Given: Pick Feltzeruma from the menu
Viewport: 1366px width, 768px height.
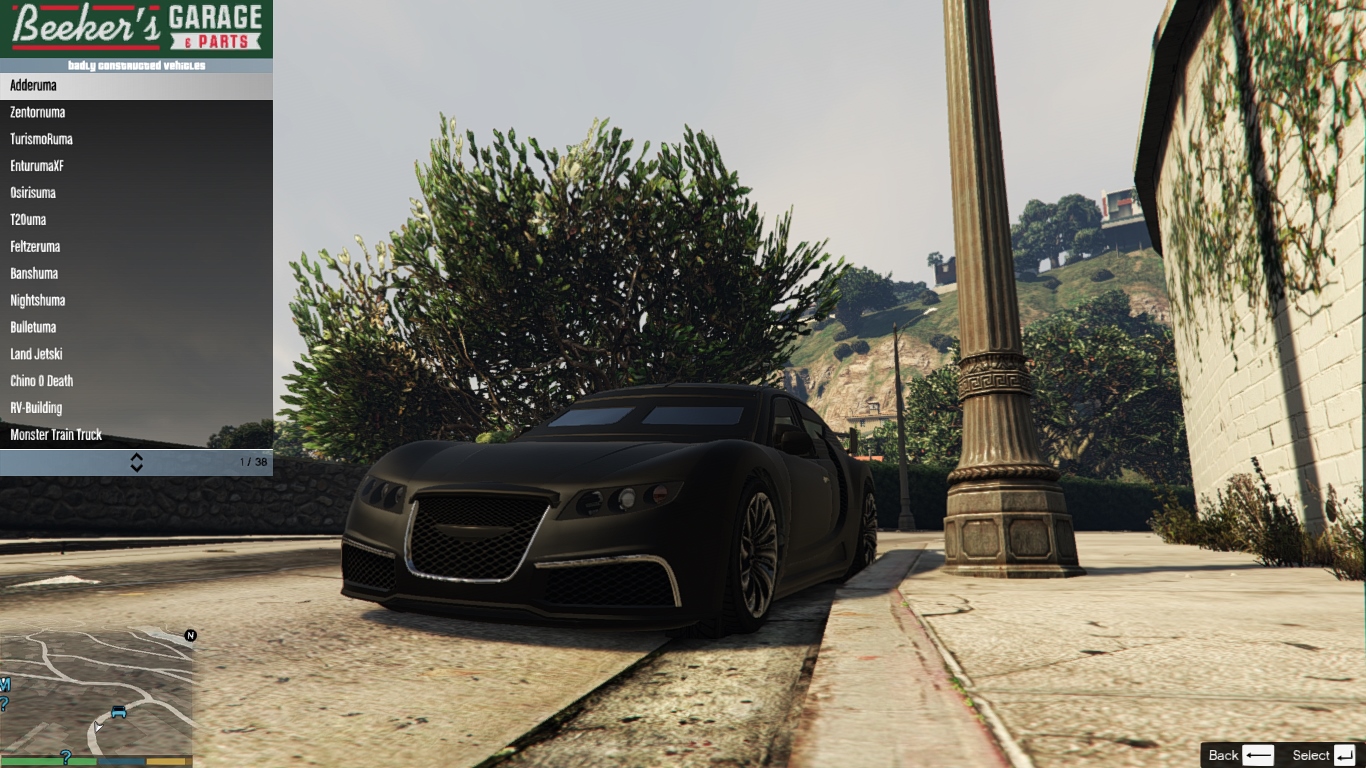Looking at the screenshot, I should tap(136, 247).
